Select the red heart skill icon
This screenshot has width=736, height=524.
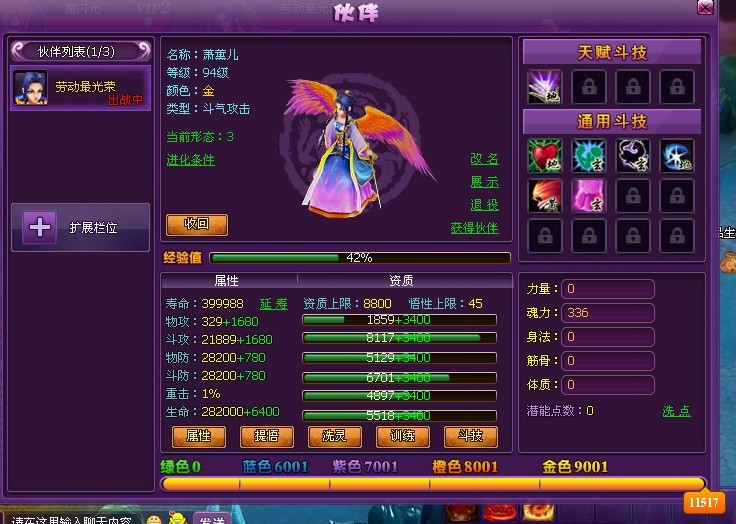point(544,155)
